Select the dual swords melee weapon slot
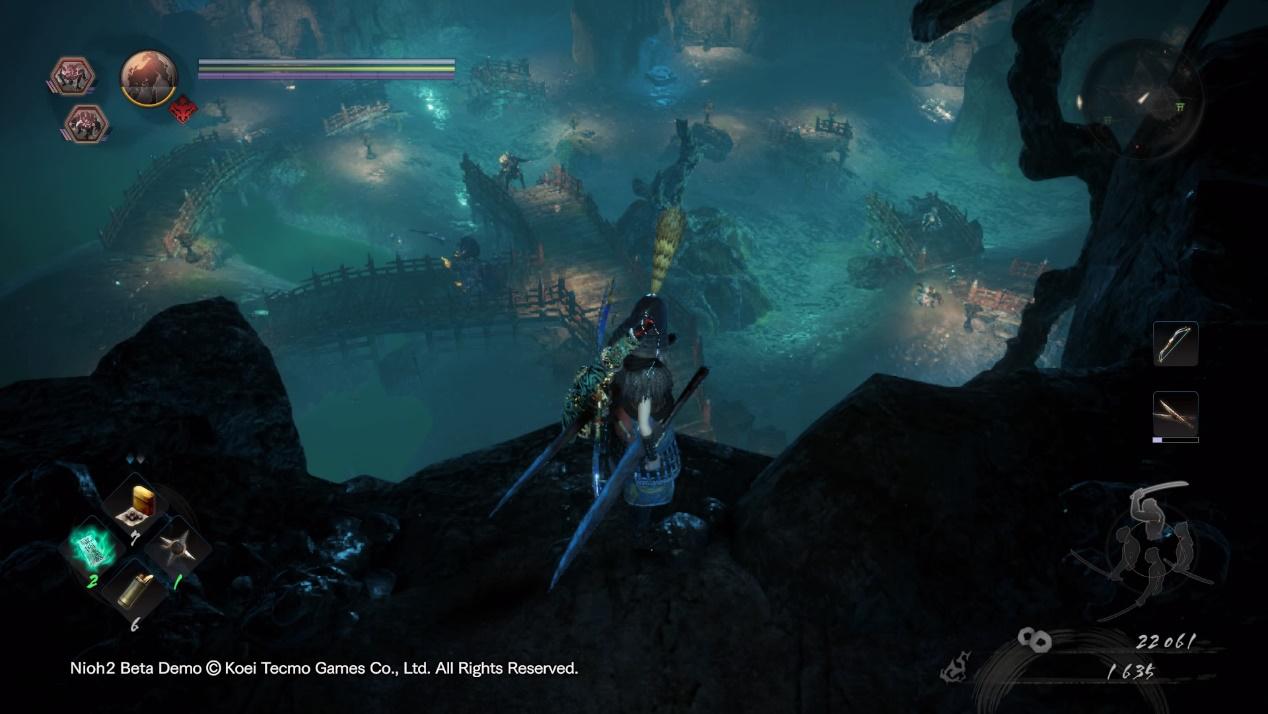 1175,413
